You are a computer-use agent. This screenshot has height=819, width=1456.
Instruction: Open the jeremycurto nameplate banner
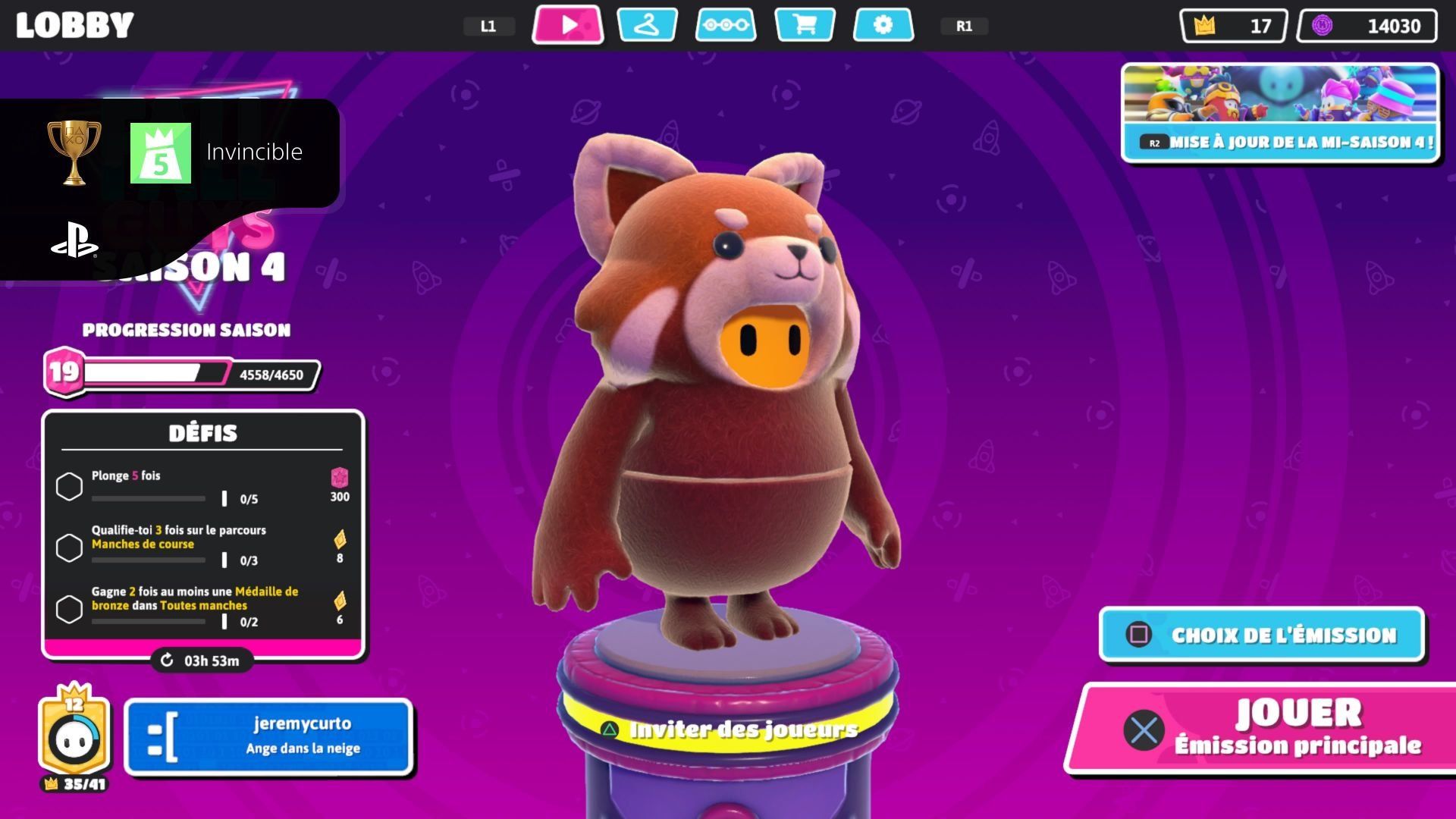point(268,737)
